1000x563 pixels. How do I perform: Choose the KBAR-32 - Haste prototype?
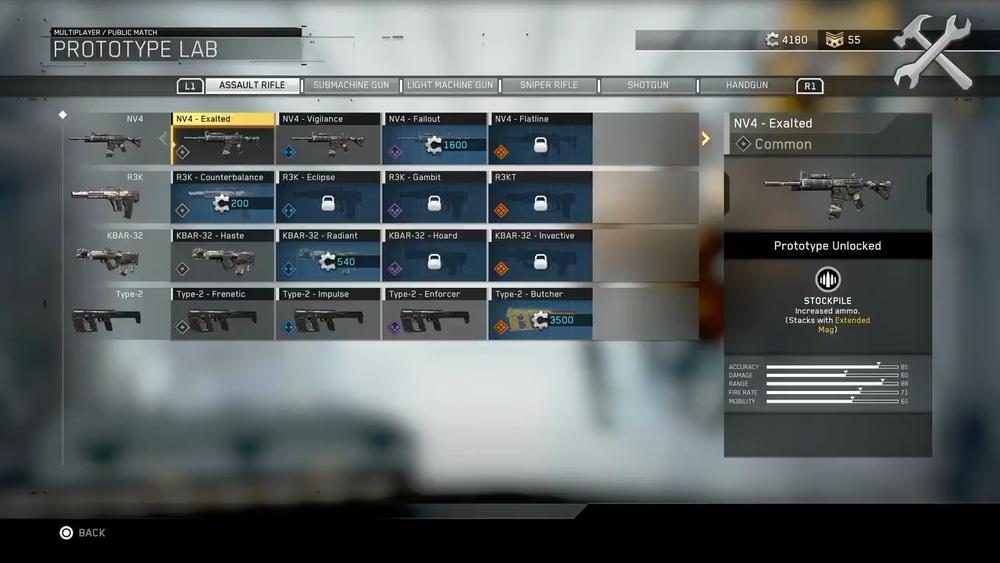[x=223, y=255]
